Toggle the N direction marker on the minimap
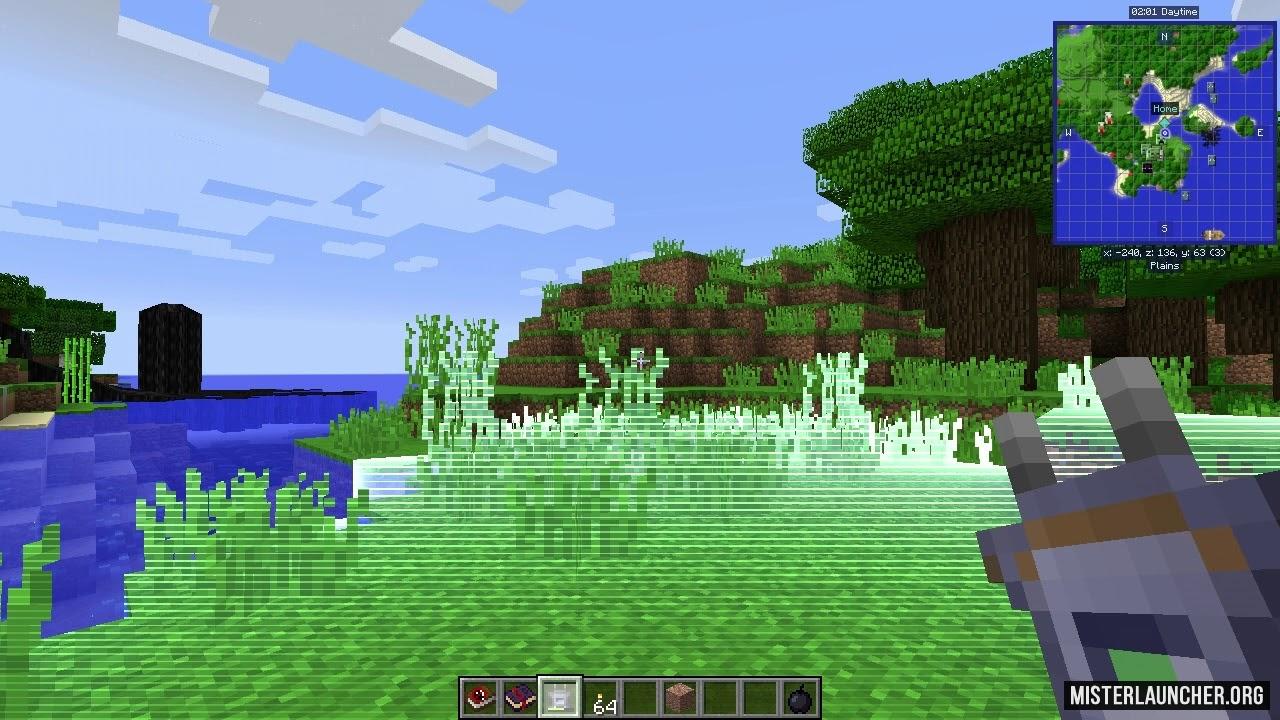 [1163, 37]
